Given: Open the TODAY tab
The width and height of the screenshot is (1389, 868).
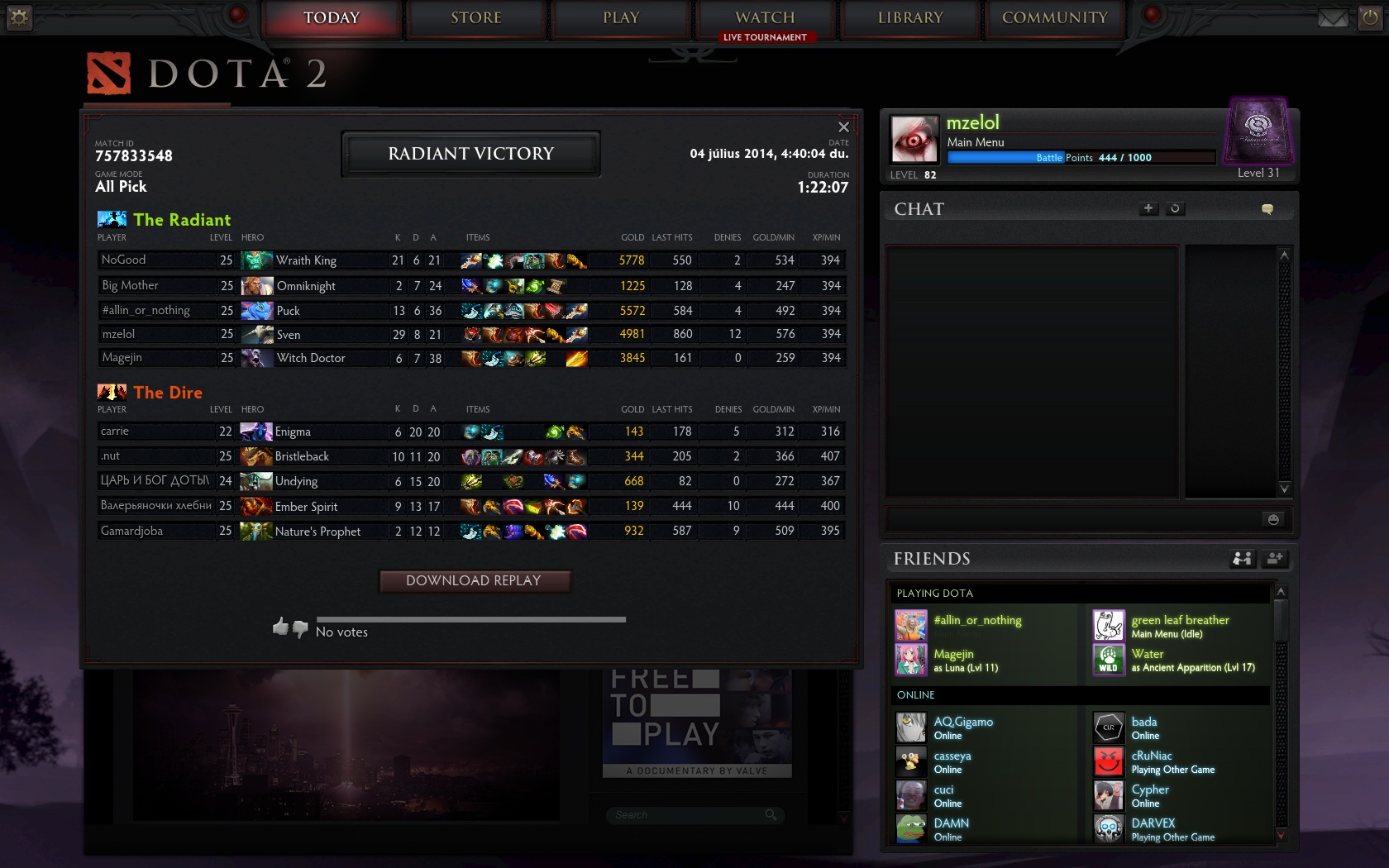Looking at the screenshot, I should click(332, 18).
